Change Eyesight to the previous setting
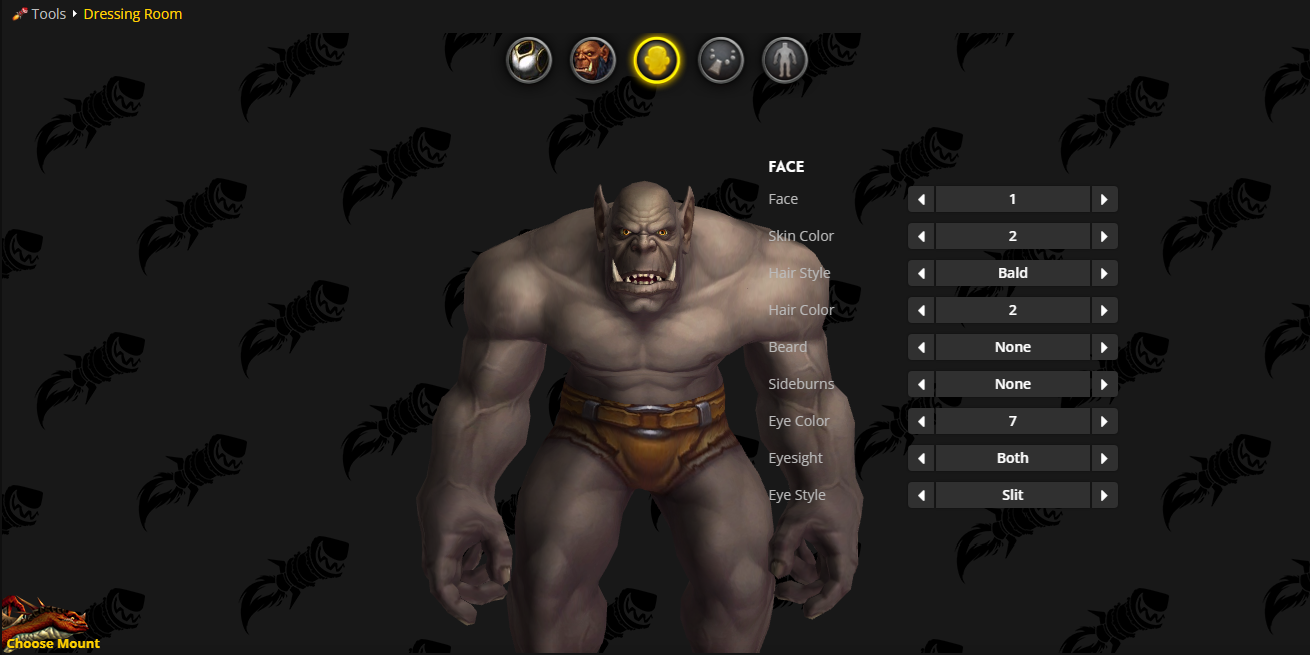 (x=921, y=458)
